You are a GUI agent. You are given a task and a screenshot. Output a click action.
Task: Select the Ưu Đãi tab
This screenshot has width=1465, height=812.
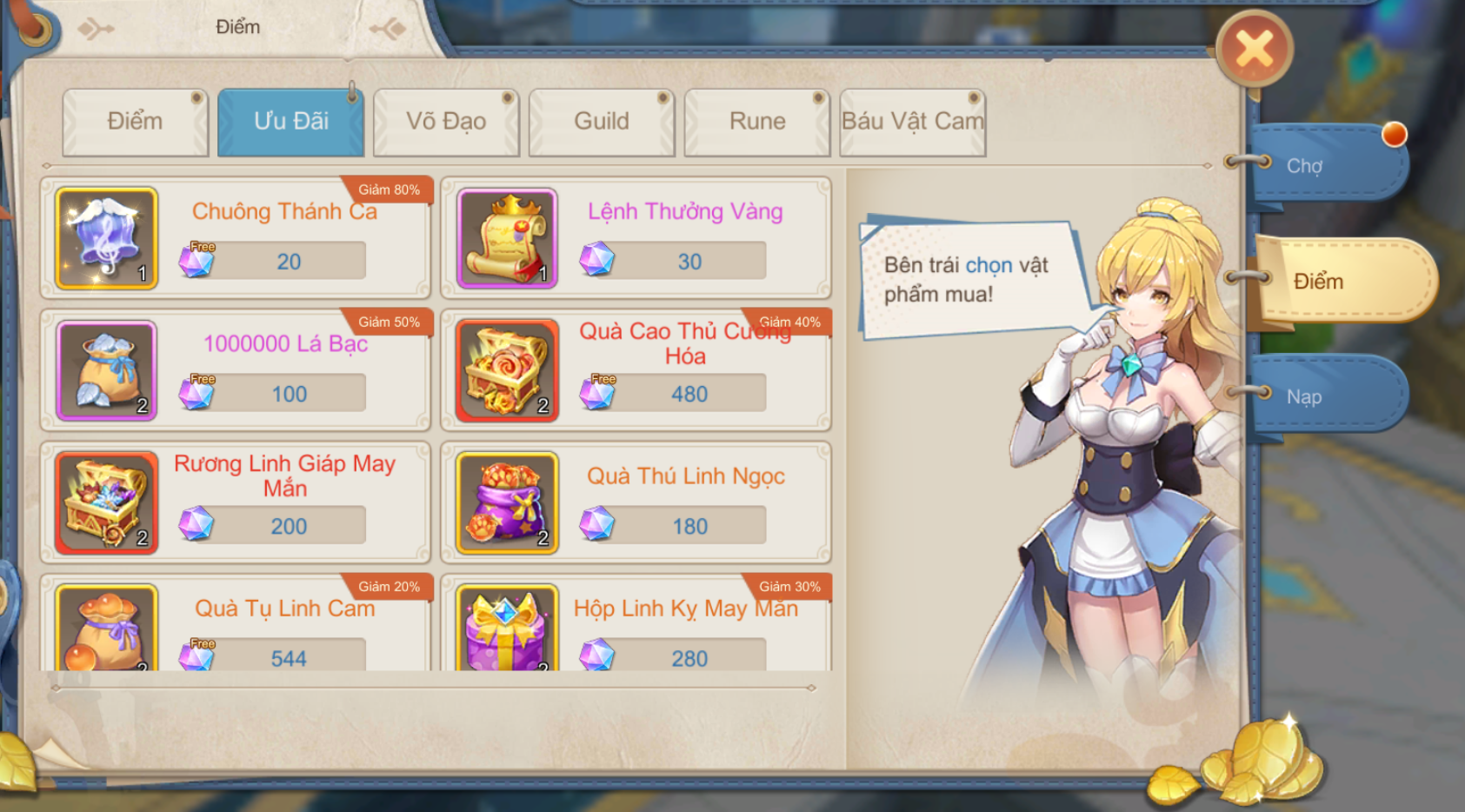coord(290,122)
